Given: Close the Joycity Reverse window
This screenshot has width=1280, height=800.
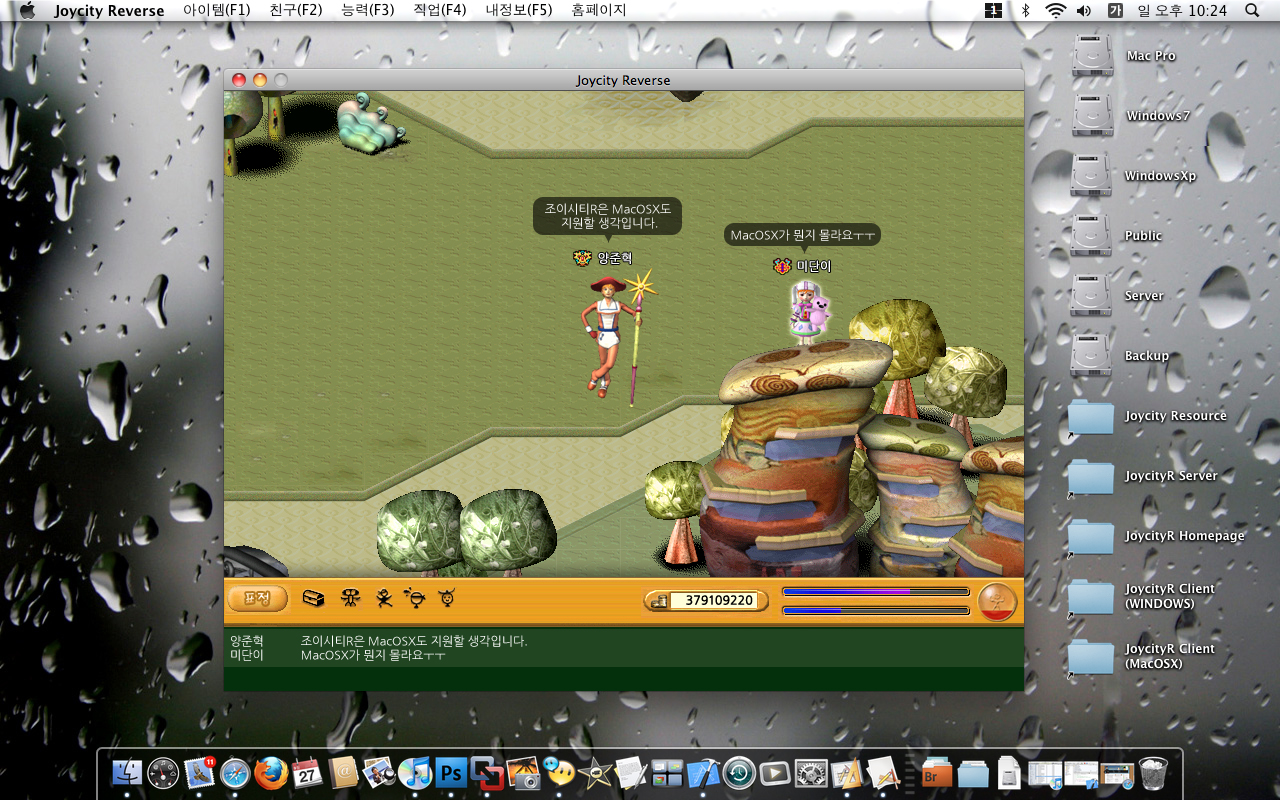Looking at the screenshot, I should 239,80.
